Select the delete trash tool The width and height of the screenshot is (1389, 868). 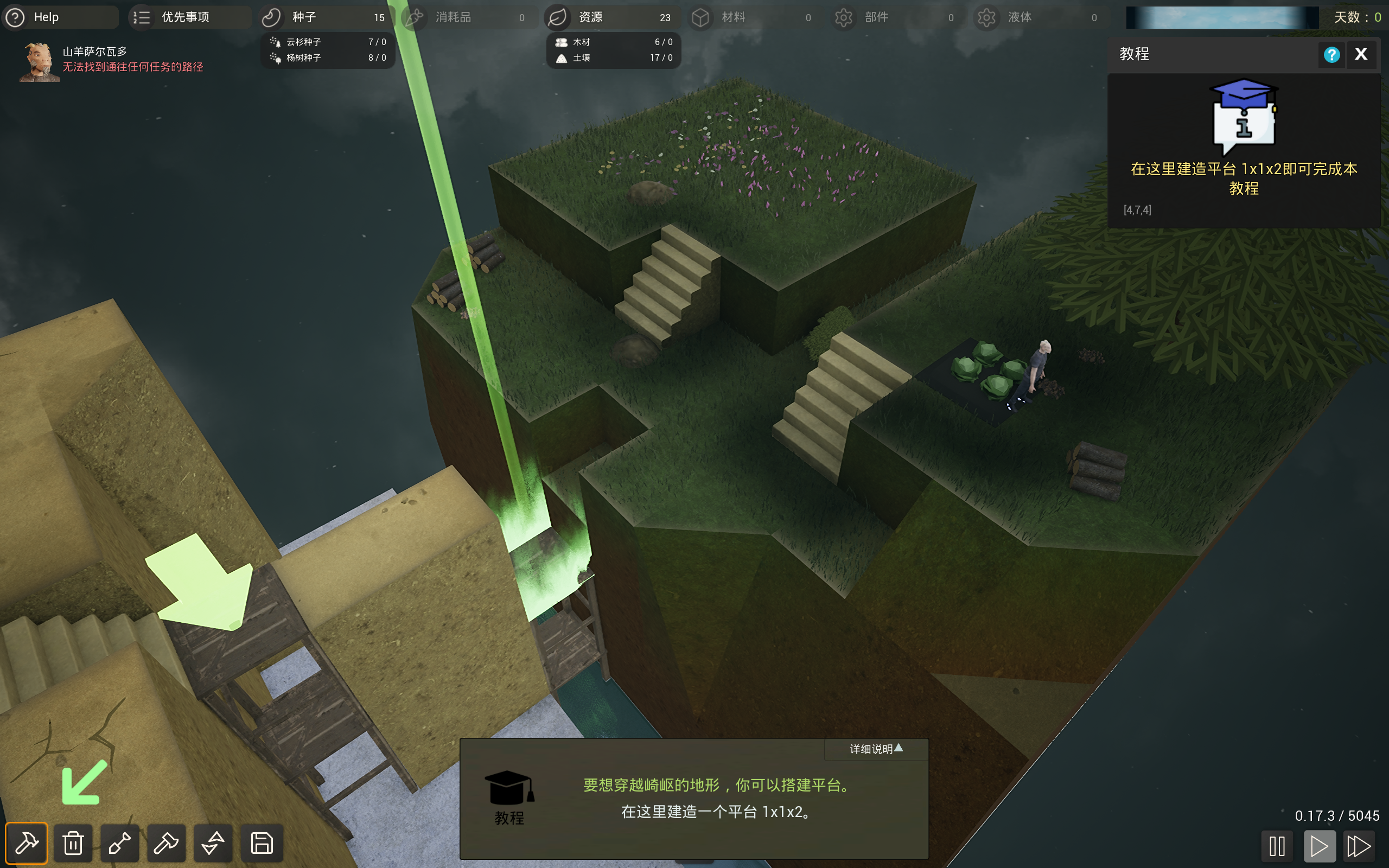tap(72, 843)
